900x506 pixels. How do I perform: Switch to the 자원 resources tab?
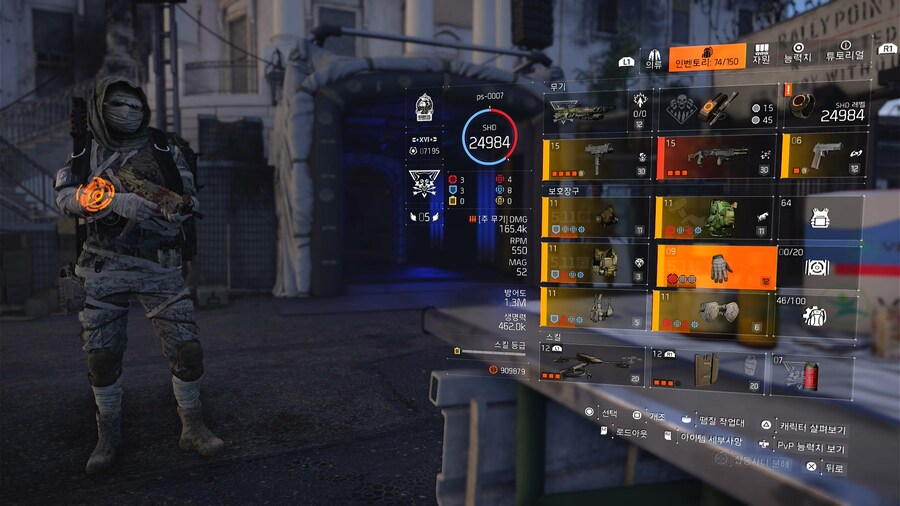tap(761, 54)
